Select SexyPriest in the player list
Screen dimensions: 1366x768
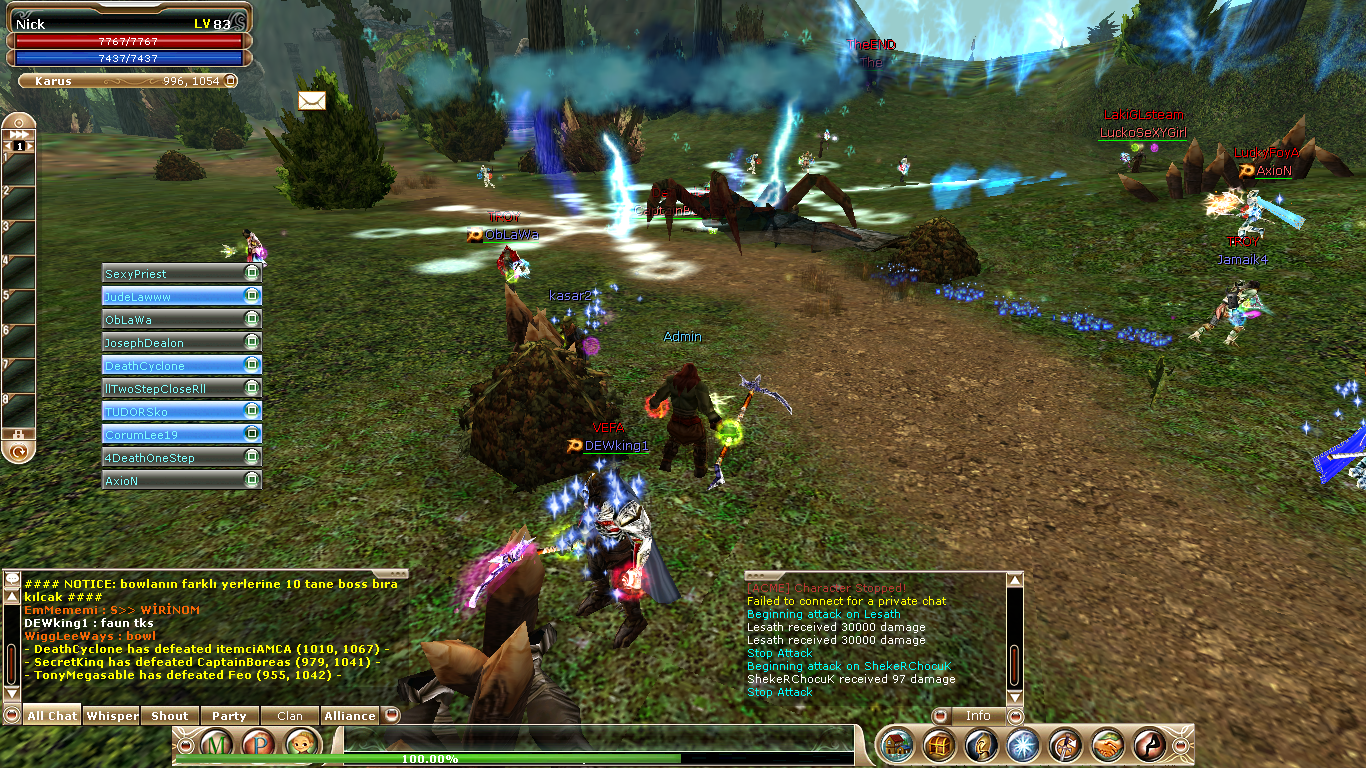click(x=172, y=274)
